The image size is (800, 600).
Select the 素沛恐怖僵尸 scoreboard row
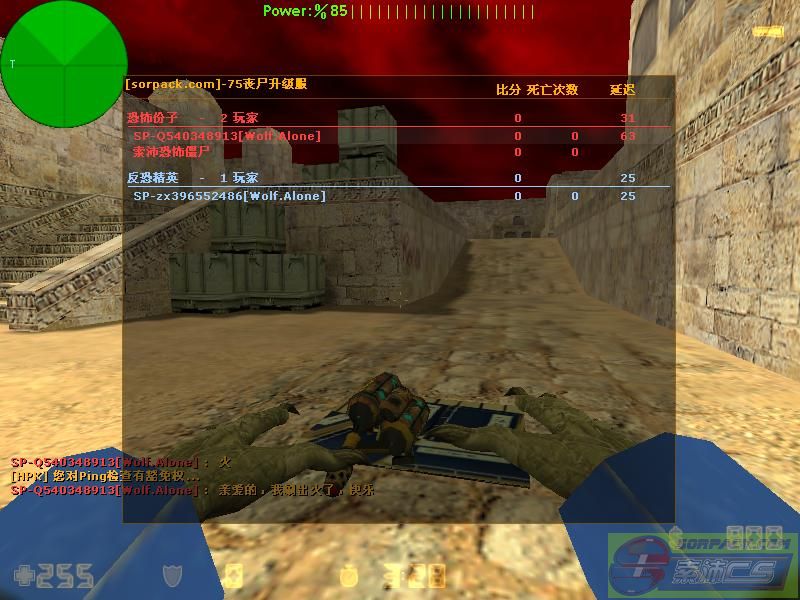tap(171, 152)
